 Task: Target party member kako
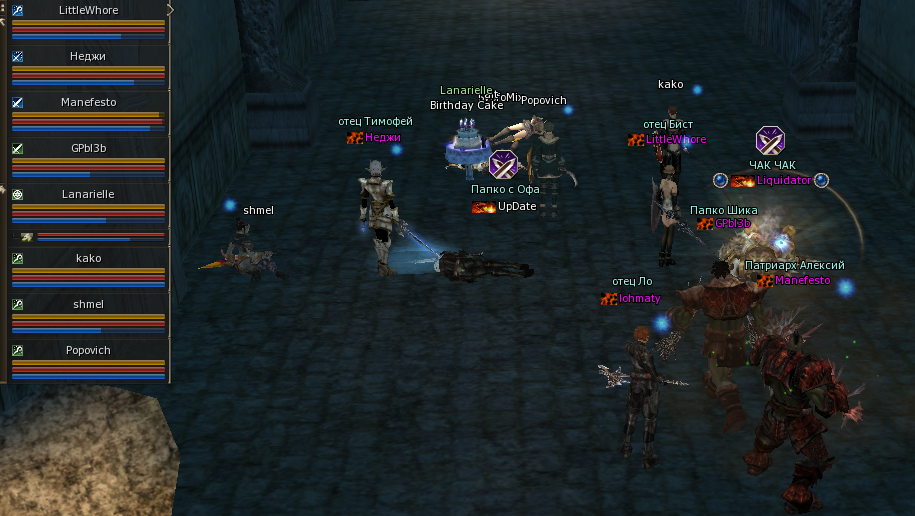click(x=88, y=259)
